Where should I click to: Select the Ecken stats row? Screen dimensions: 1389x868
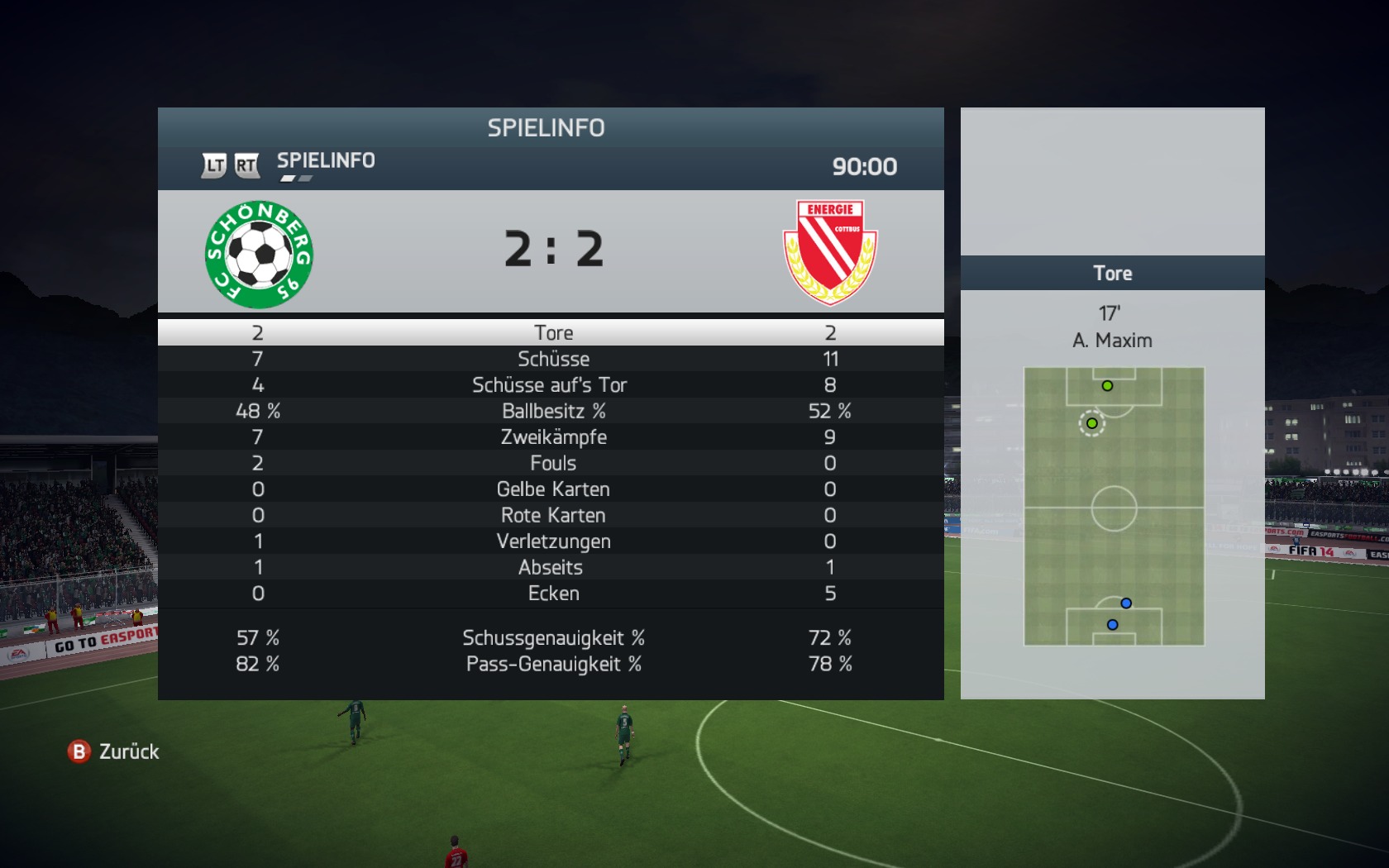pyautogui.click(x=551, y=594)
